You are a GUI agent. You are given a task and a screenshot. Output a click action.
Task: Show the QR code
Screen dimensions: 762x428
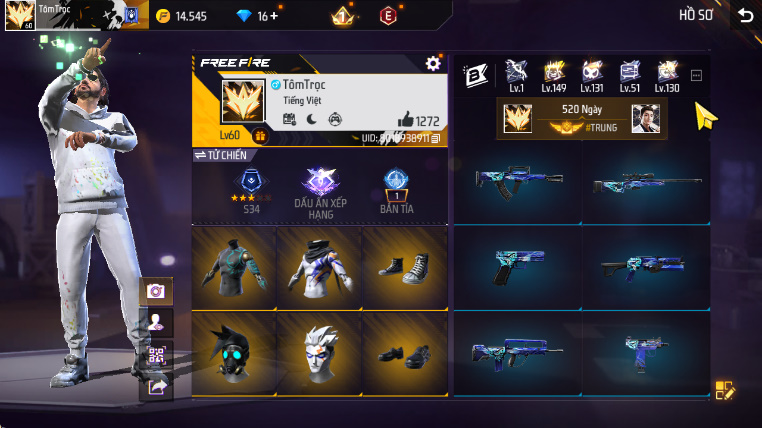[156, 355]
